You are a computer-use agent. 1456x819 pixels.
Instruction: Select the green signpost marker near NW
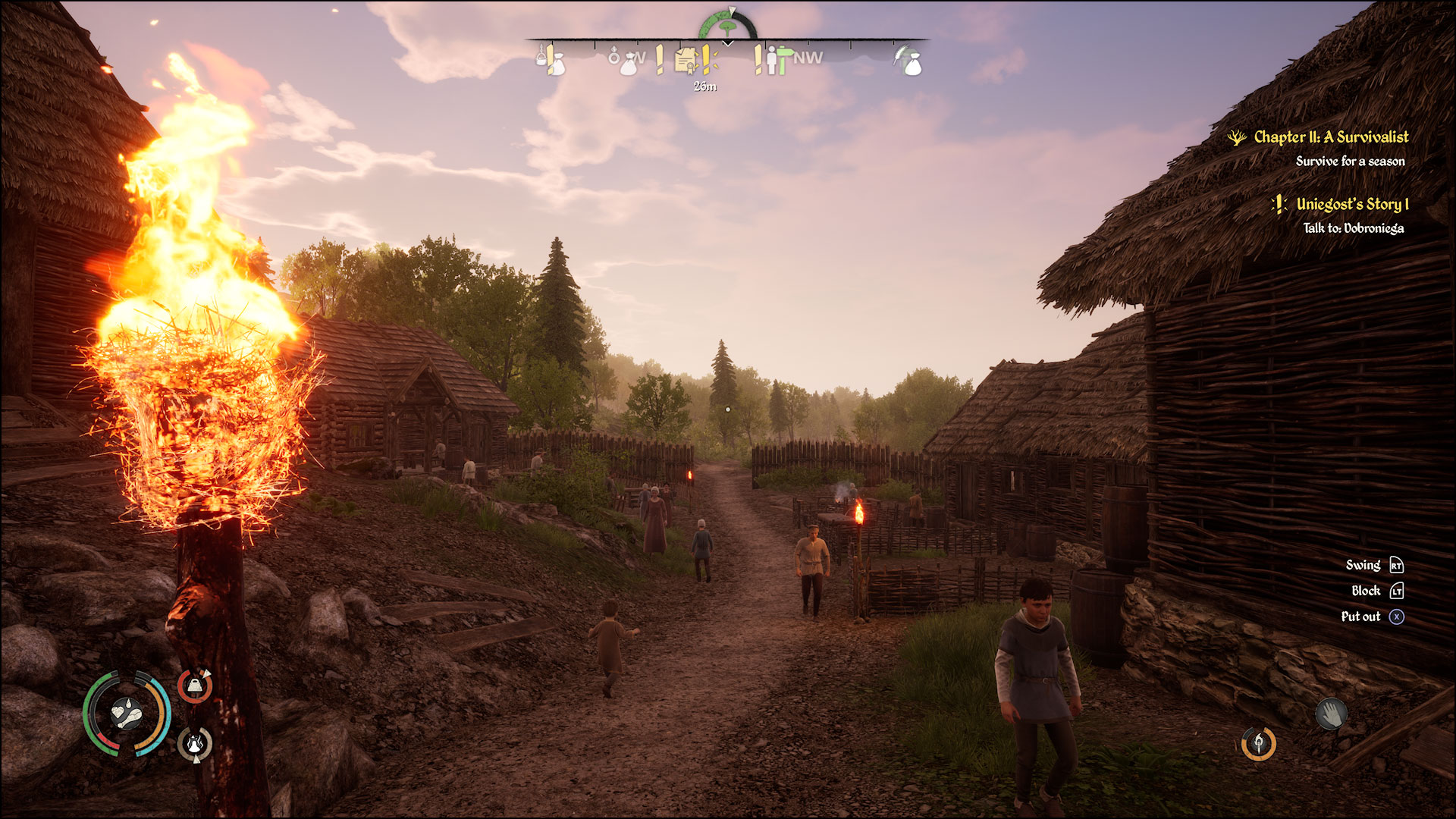(783, 59)
